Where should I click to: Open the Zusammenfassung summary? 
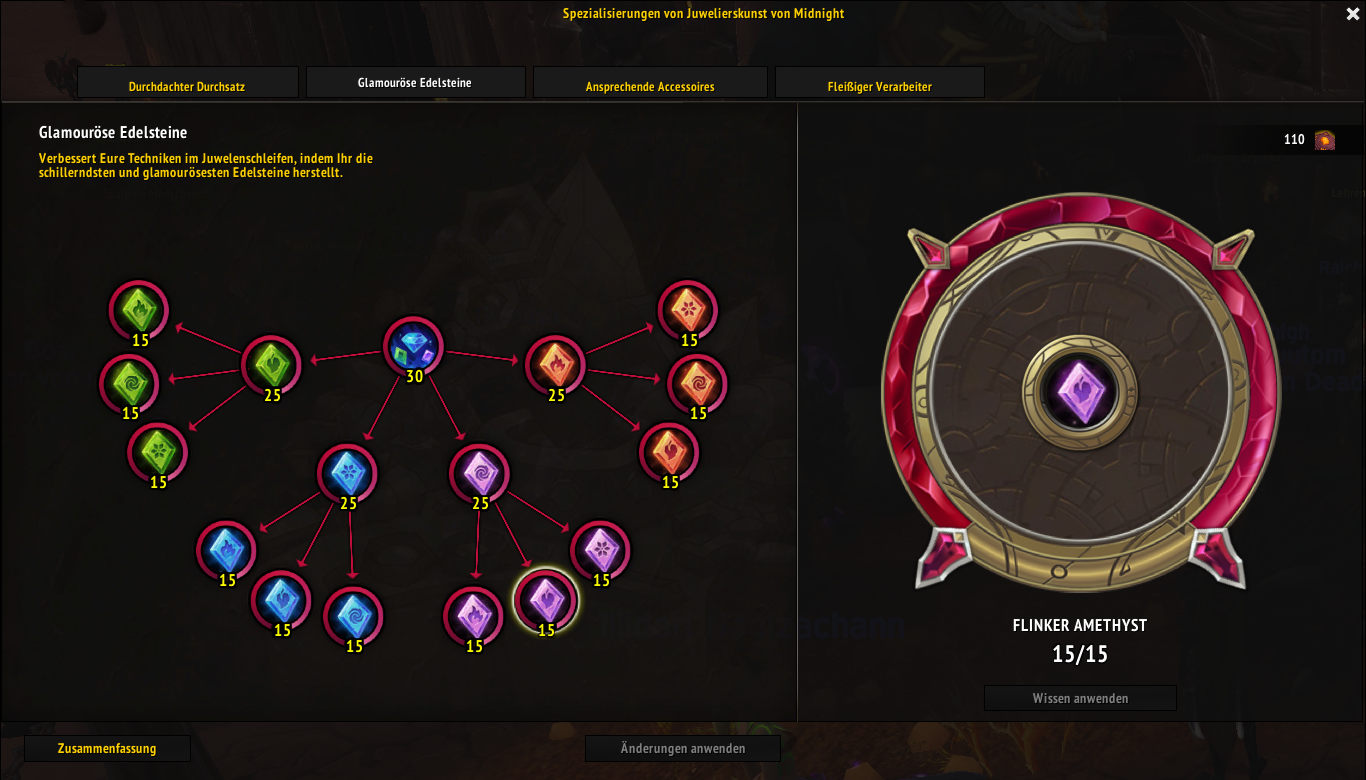pyautogui.click(x=107, y=748)
